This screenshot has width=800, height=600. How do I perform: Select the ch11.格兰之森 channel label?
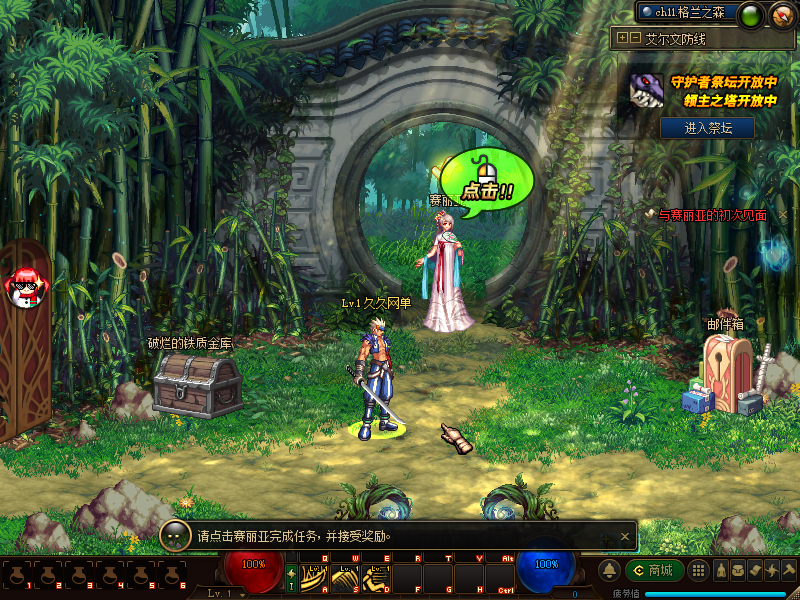pyautogui.click(x=689, y=12)
